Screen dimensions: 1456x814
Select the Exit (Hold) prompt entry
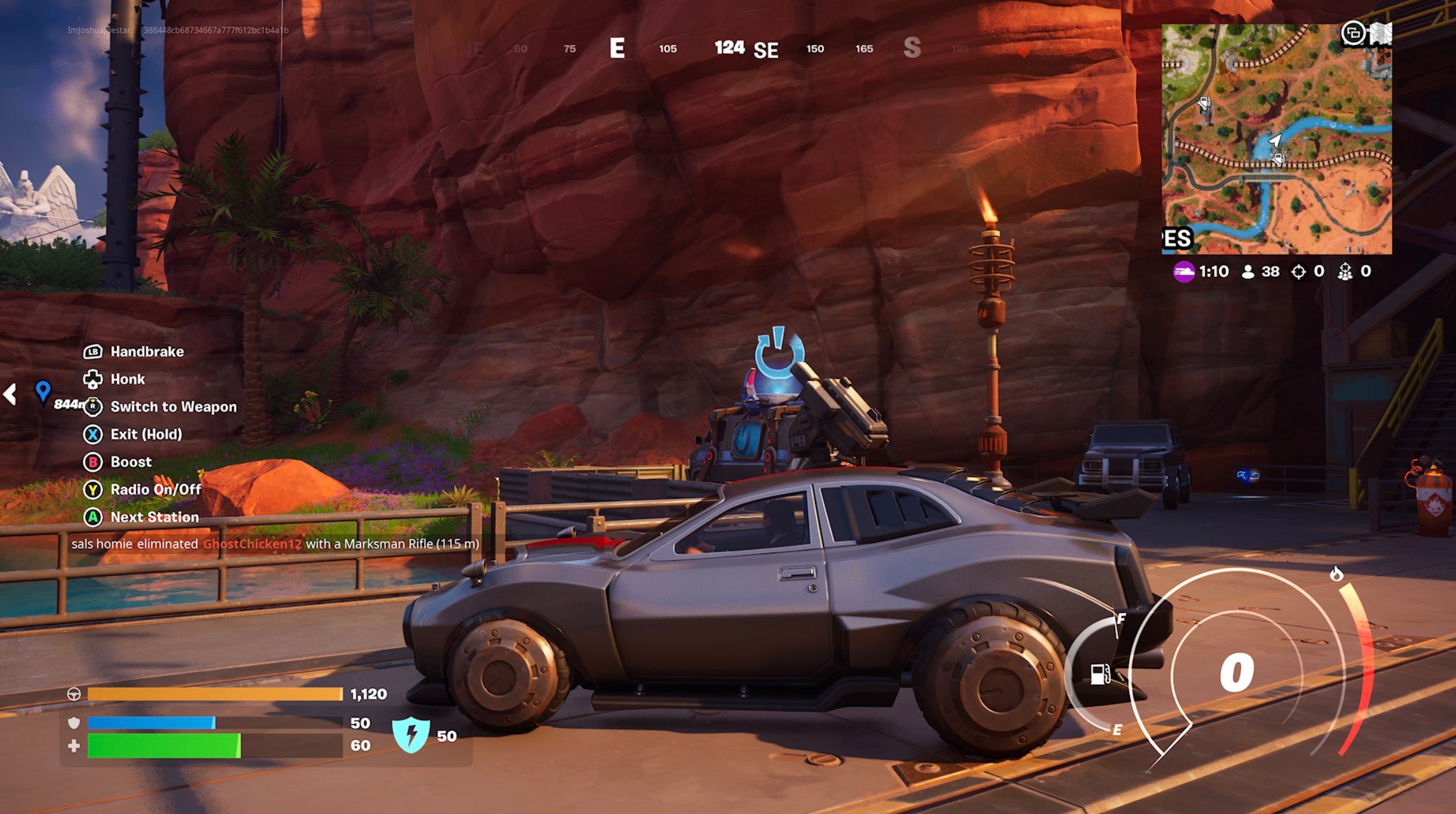click(x=94, y=434)
